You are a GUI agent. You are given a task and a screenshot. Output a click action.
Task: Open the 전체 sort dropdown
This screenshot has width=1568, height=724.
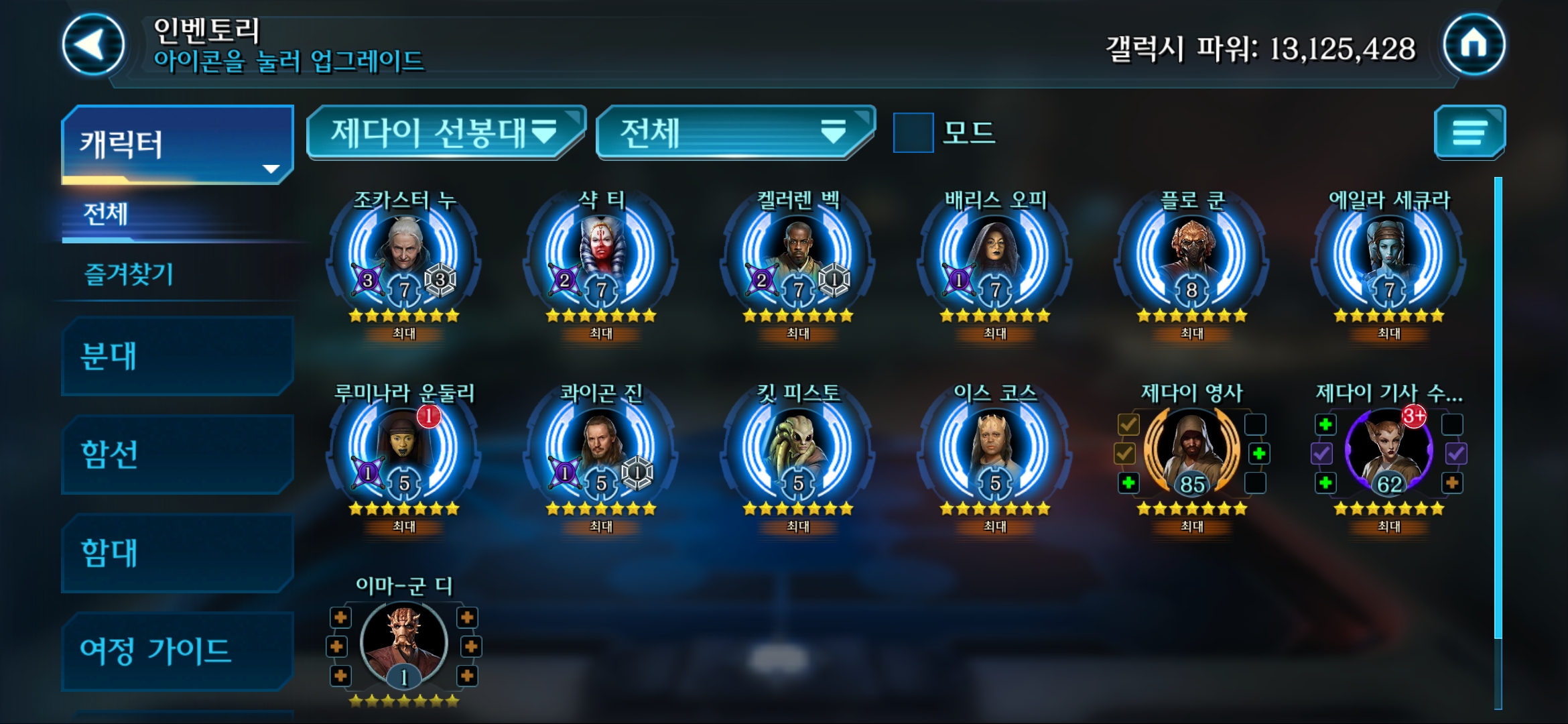[x=734, y=132]
